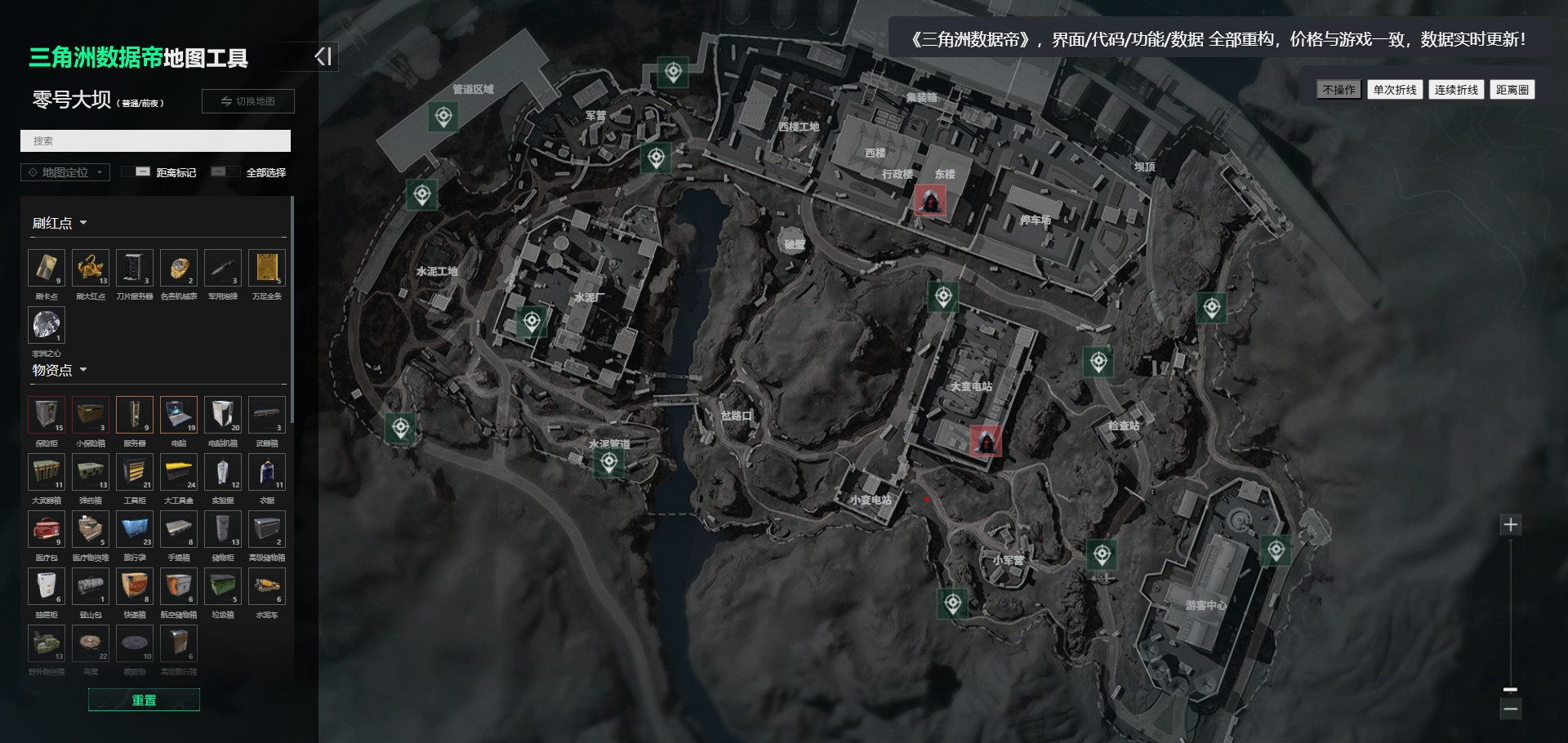Show 保险柜 safe locations

tap(47, 415)
